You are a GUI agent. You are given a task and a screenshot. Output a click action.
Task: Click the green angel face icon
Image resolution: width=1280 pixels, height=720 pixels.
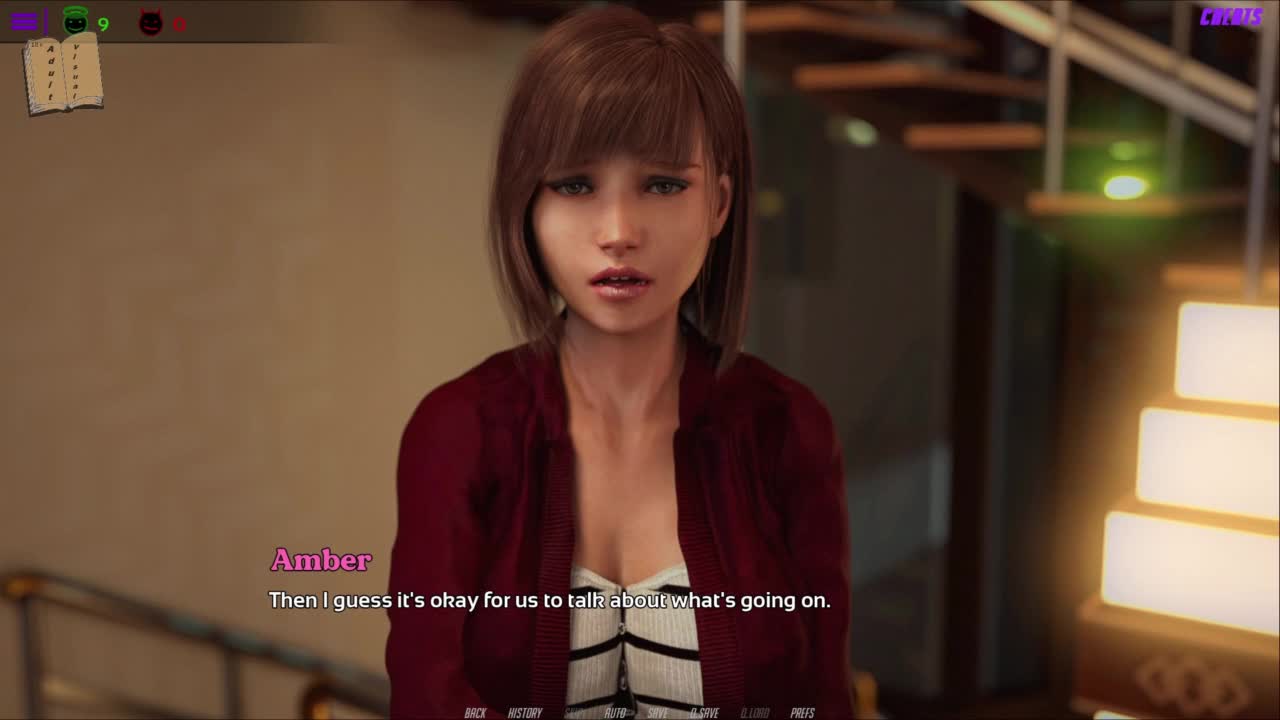76,21
